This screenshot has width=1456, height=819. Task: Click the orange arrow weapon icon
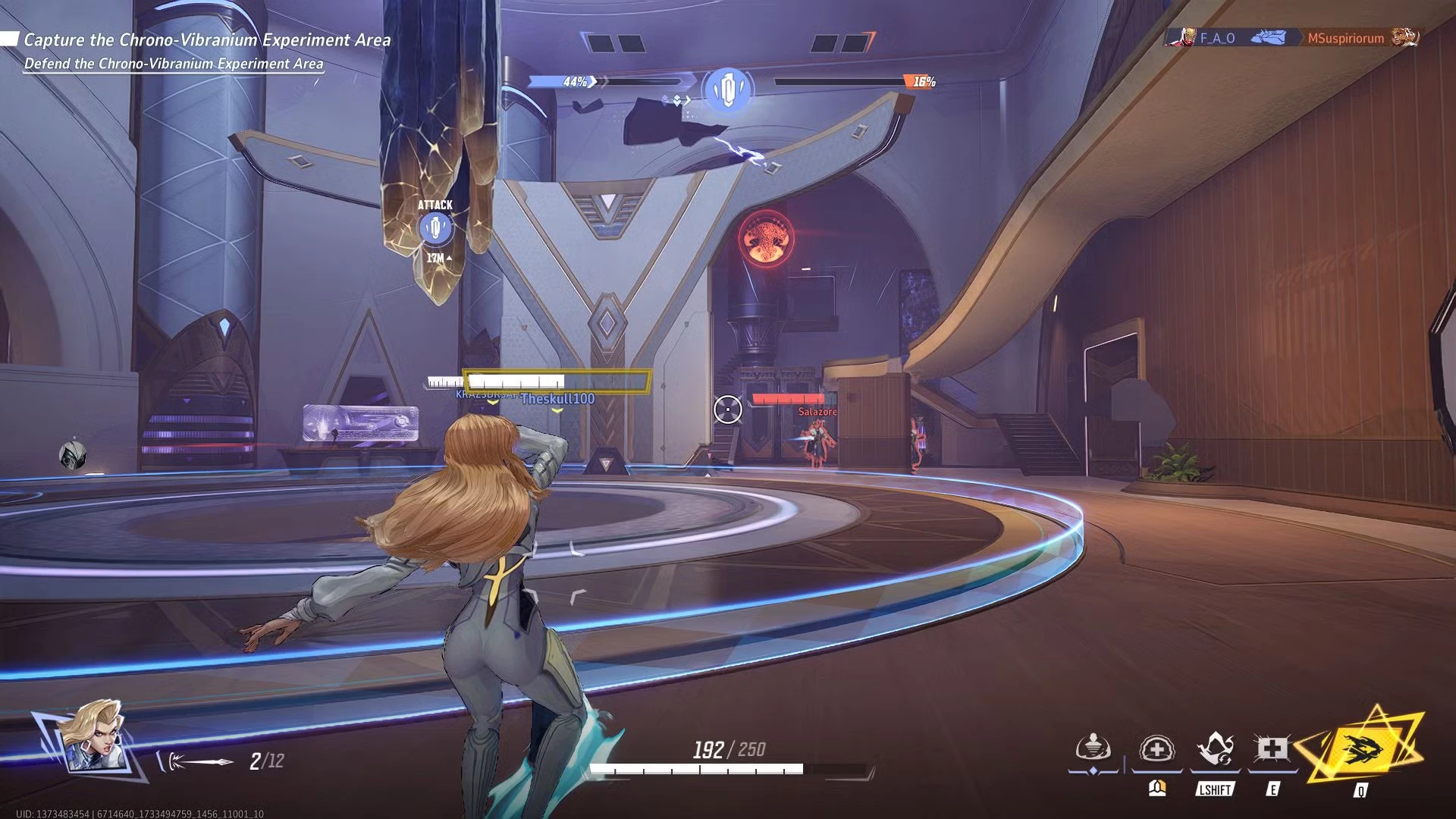[x=199, y=761]
